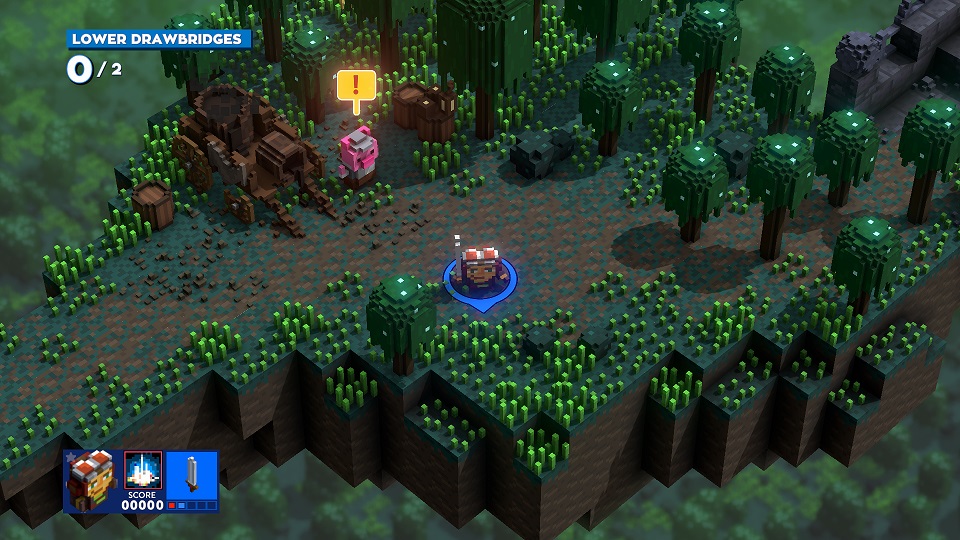Activate the special attack ability icon
This screenshot has height=540, width=960.
[x=143, y=470]
